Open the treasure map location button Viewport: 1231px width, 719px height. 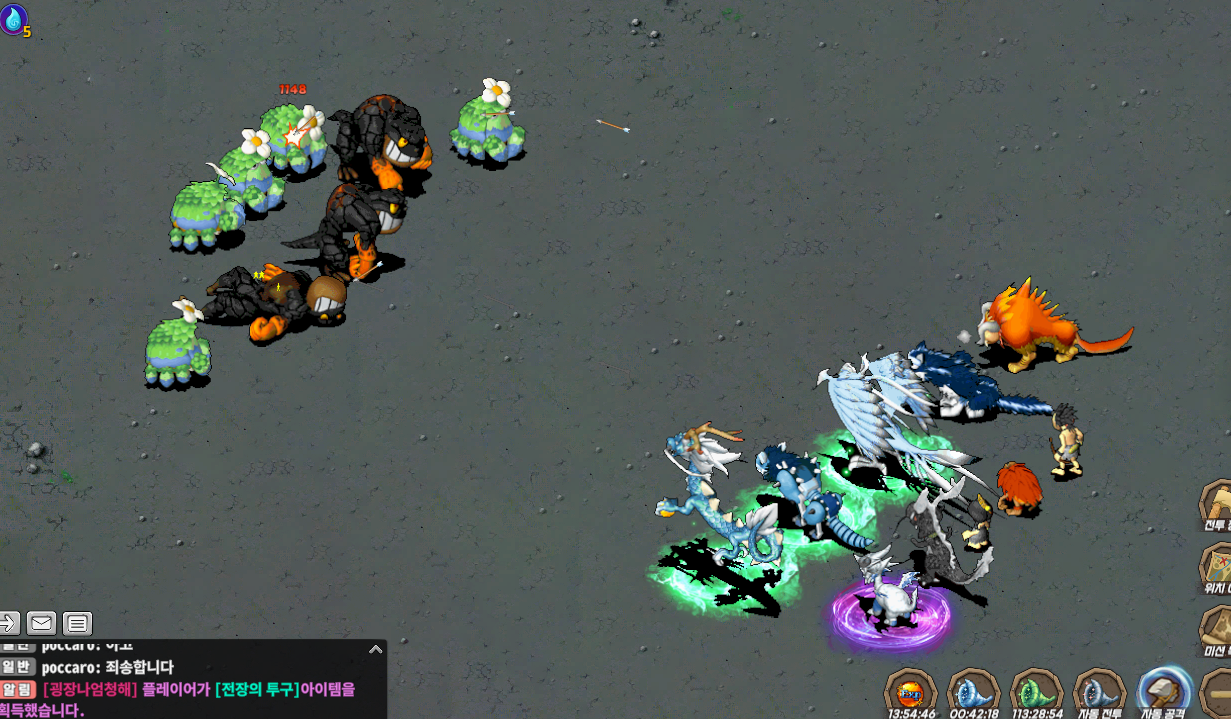click(x=1216, y=566)
